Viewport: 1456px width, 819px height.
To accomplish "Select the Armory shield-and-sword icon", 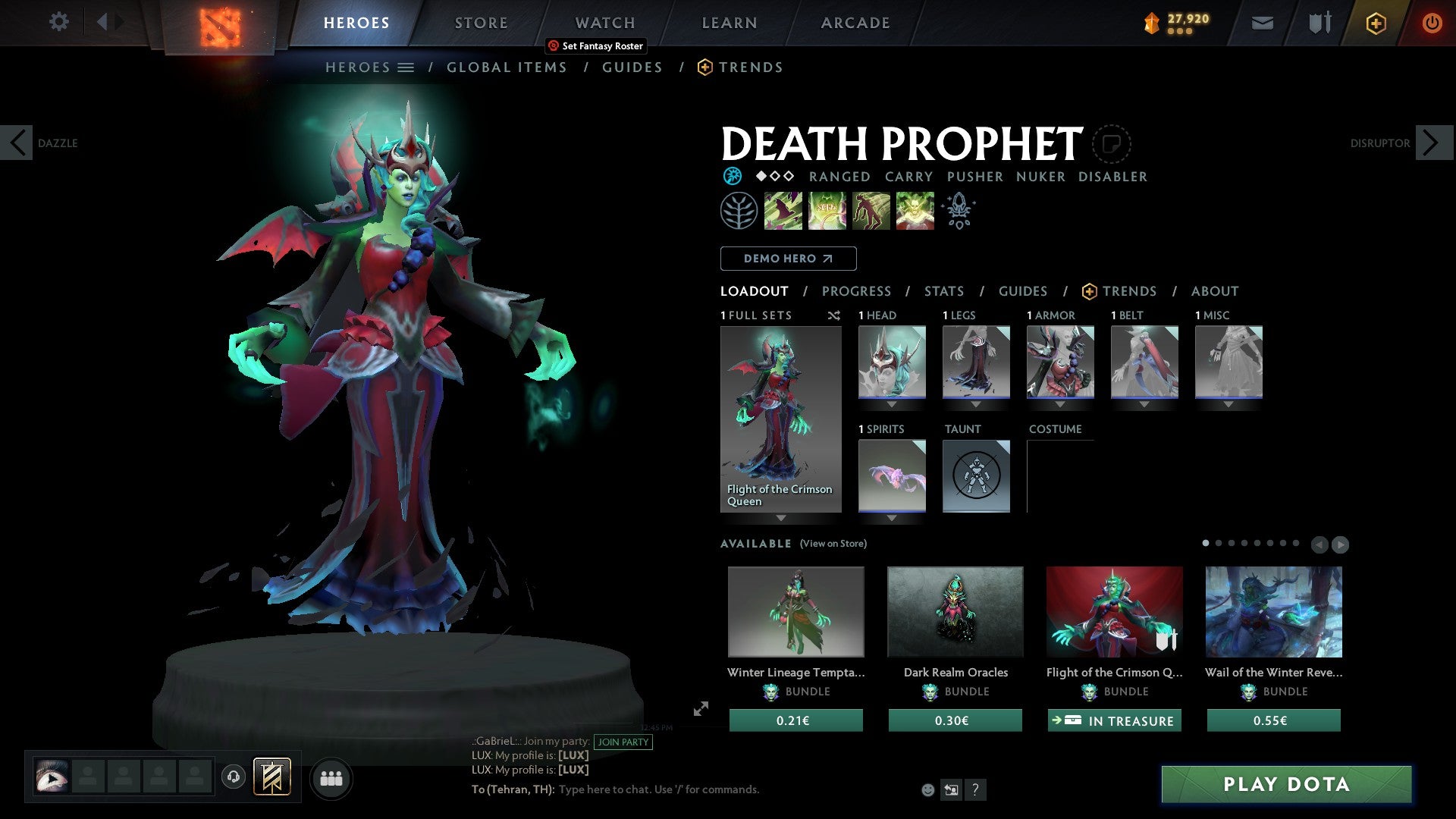I will pyautogui.click(x=1319, y=23).
